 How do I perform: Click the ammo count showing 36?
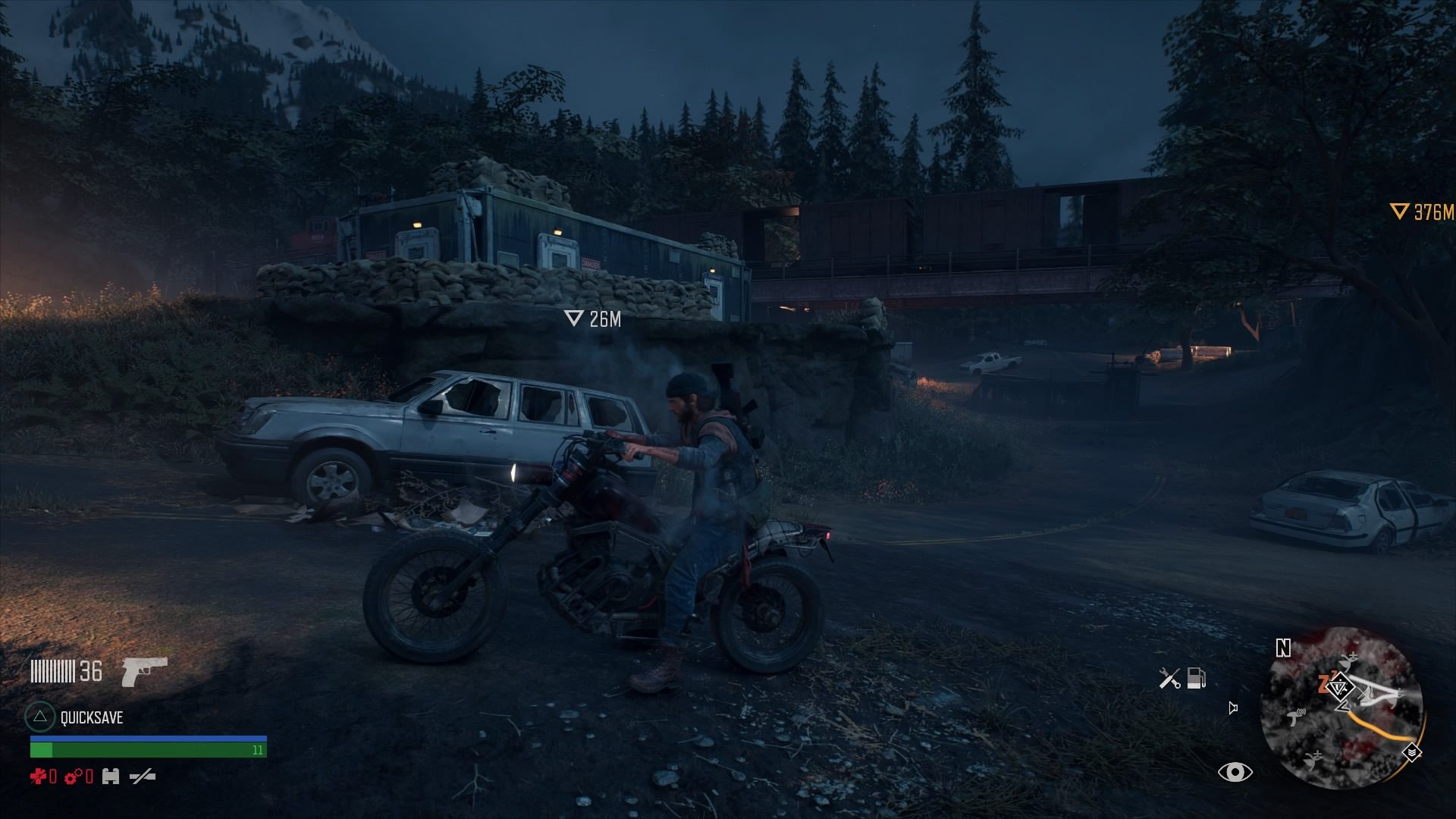click(90, 670)
